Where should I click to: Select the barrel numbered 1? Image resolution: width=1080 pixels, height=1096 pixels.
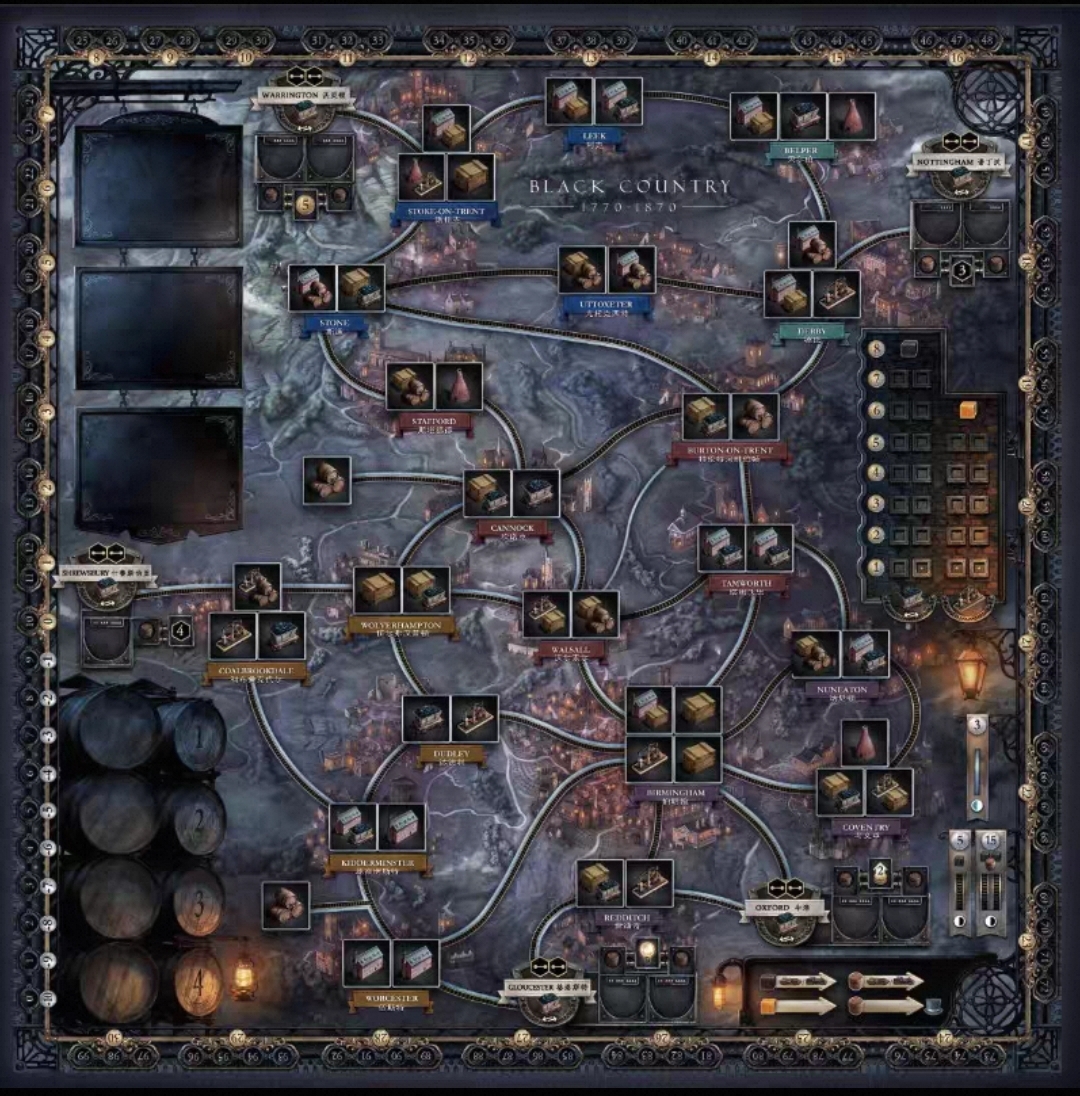207,738
